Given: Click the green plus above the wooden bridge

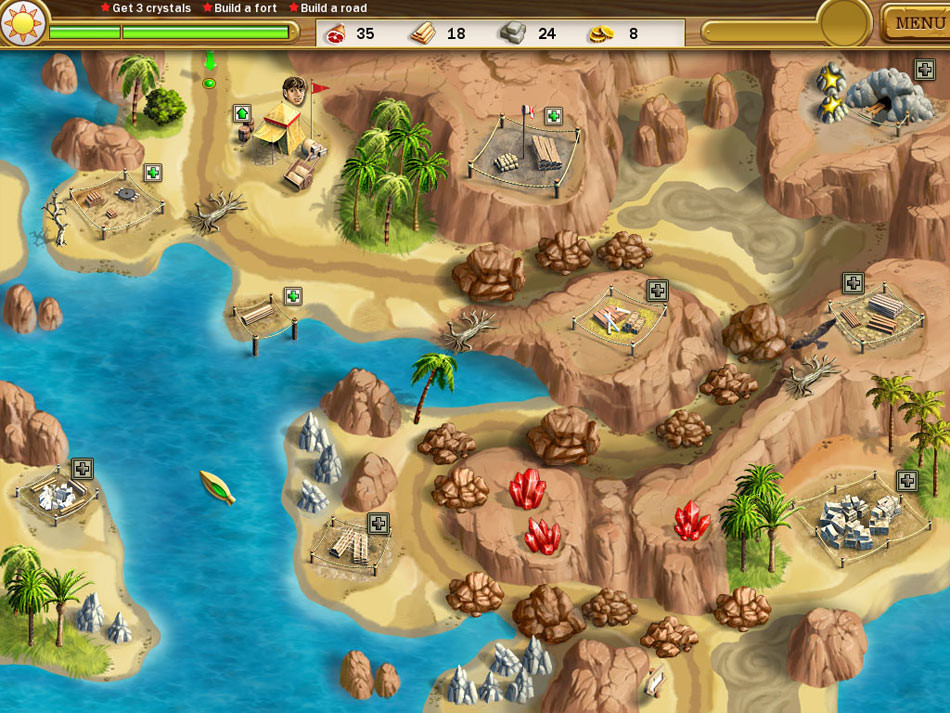Looking at the screenshot, I should (x=293, y=296).
